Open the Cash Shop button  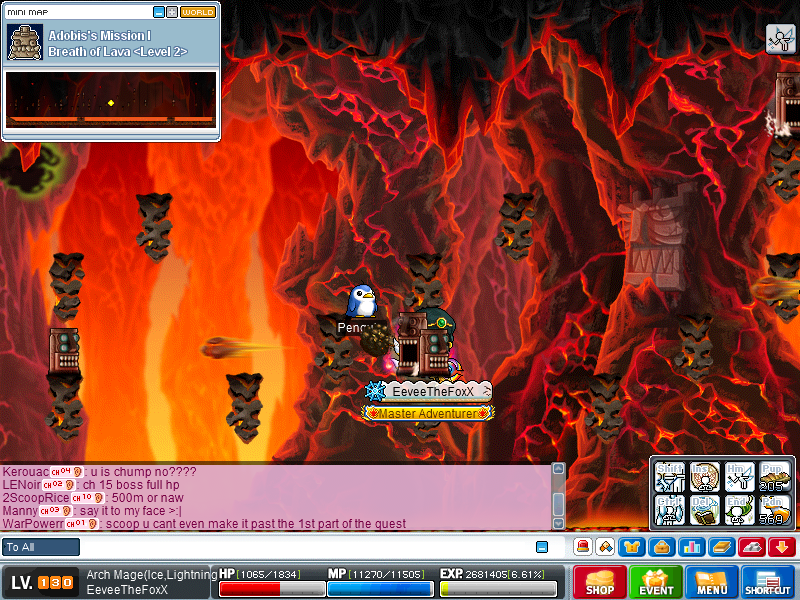[x=600, y=583]
